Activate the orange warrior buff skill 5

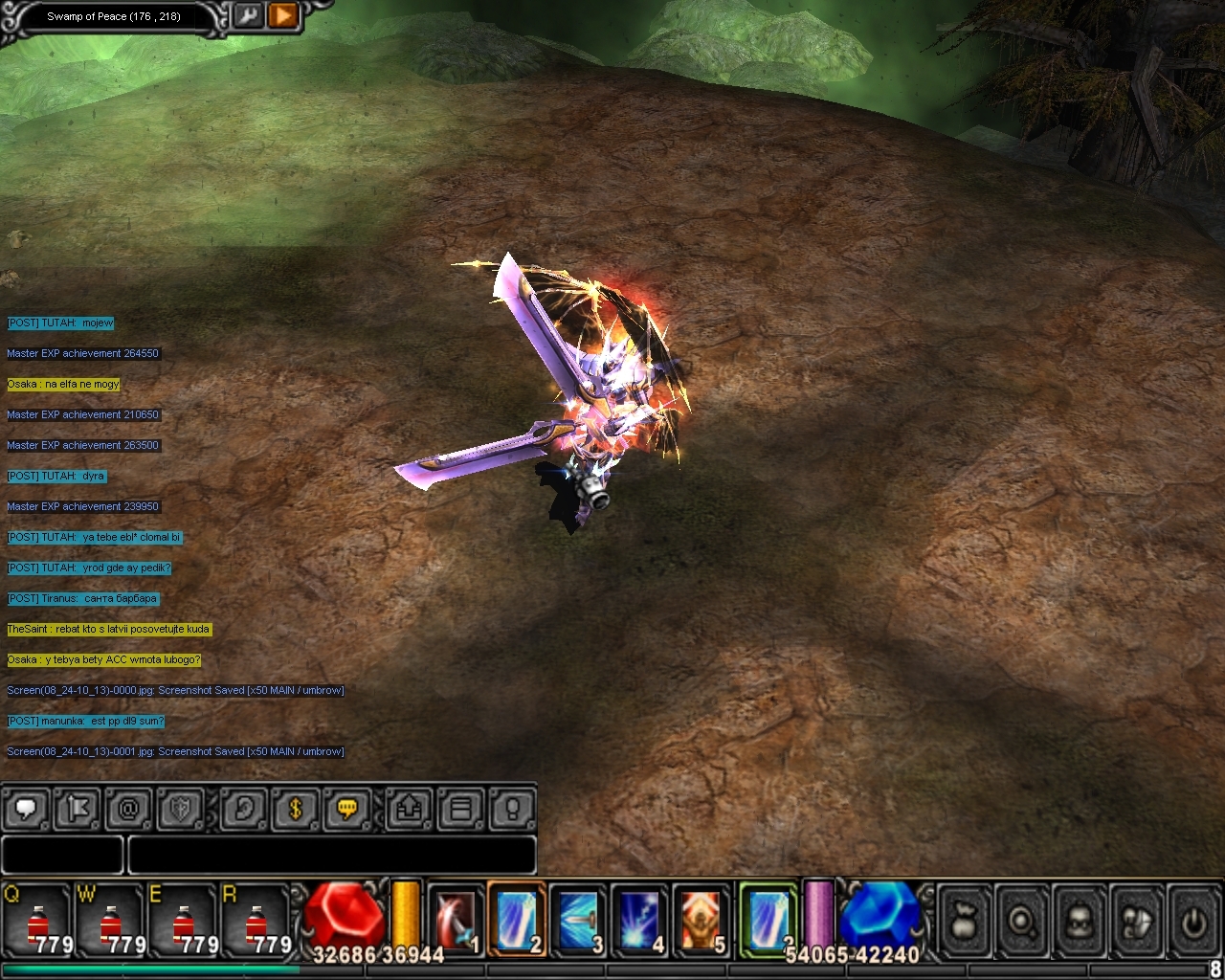click(701, 921)
